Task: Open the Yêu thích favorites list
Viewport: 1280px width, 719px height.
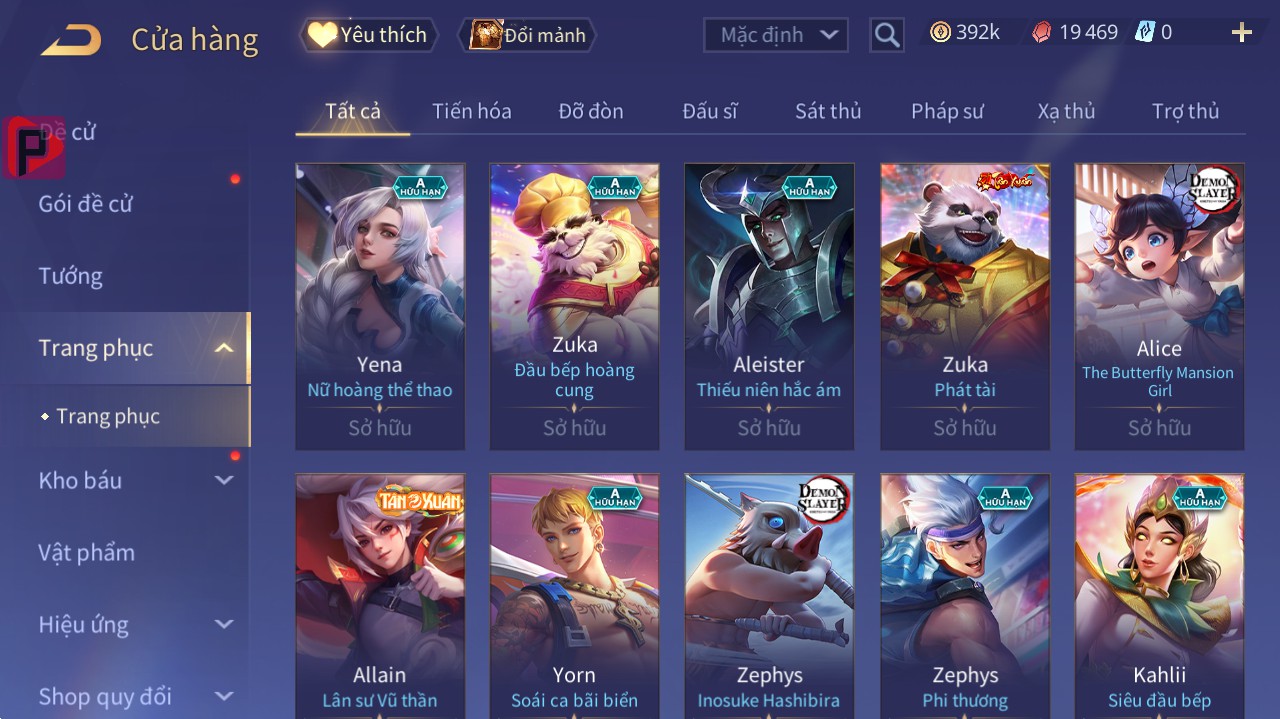Action: tap(367, 35)
